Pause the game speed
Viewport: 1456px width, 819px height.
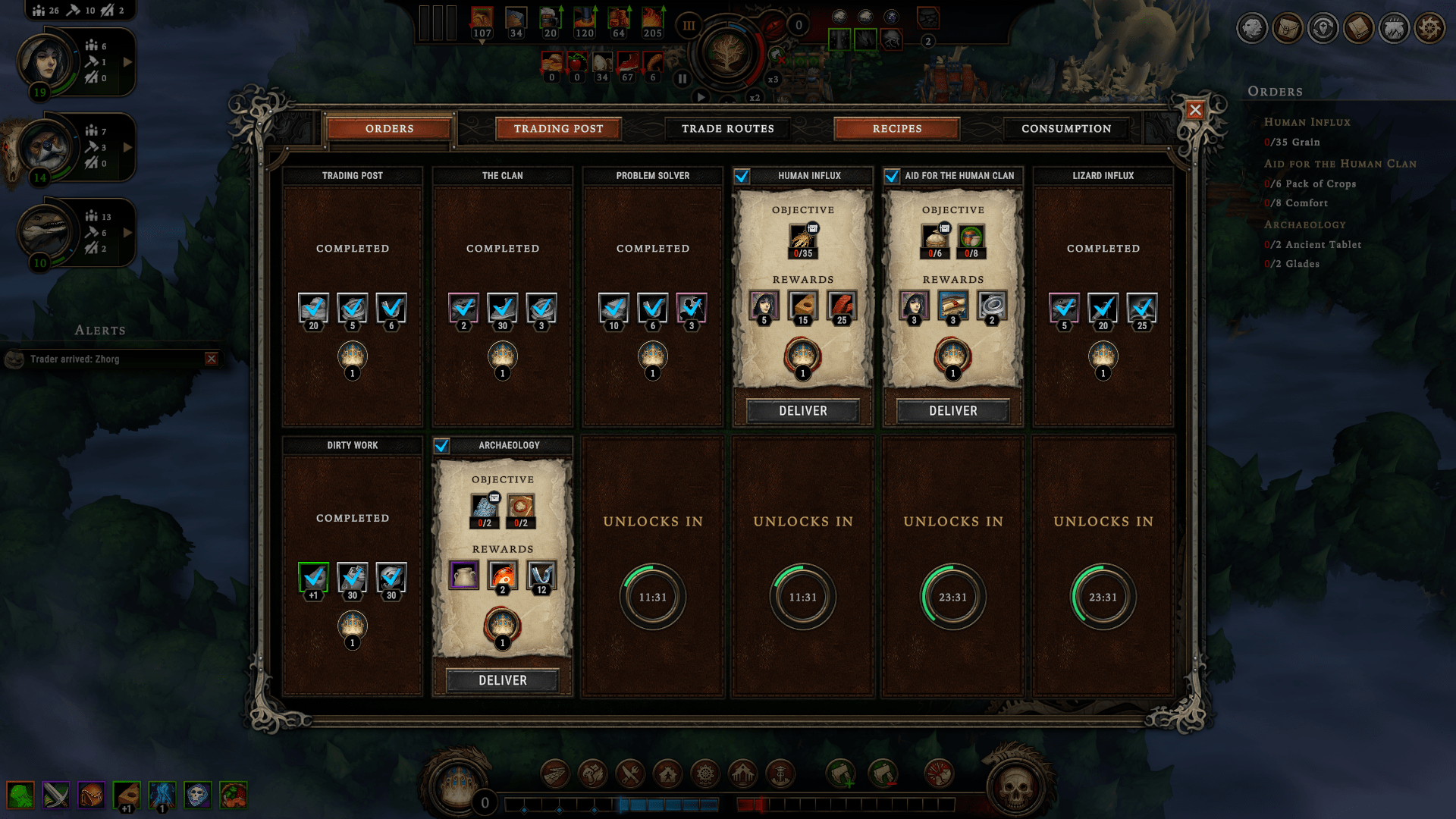(682, 78)
